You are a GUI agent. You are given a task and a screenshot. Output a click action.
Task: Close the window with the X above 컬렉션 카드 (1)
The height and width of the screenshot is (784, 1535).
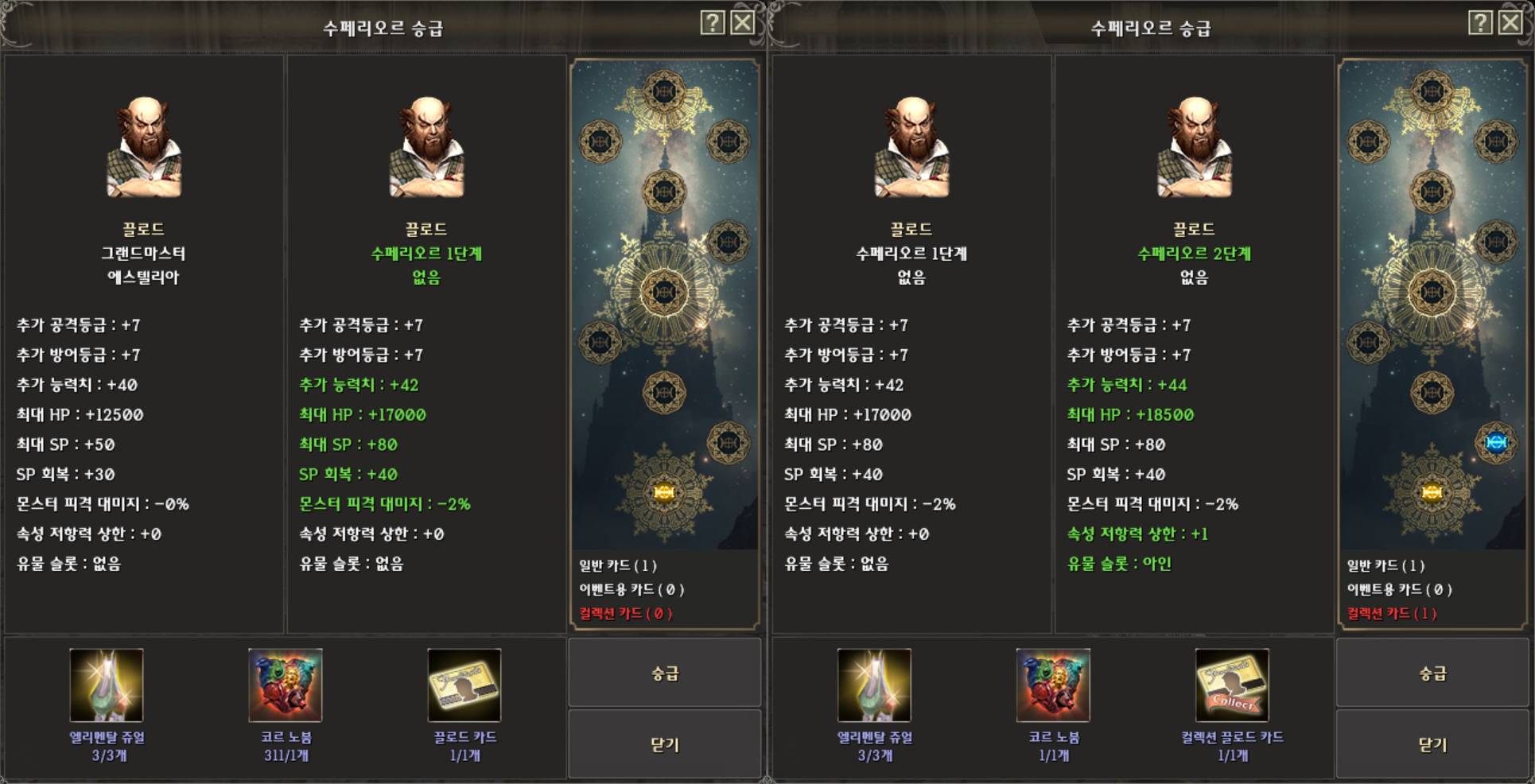tap(1510, 22)
